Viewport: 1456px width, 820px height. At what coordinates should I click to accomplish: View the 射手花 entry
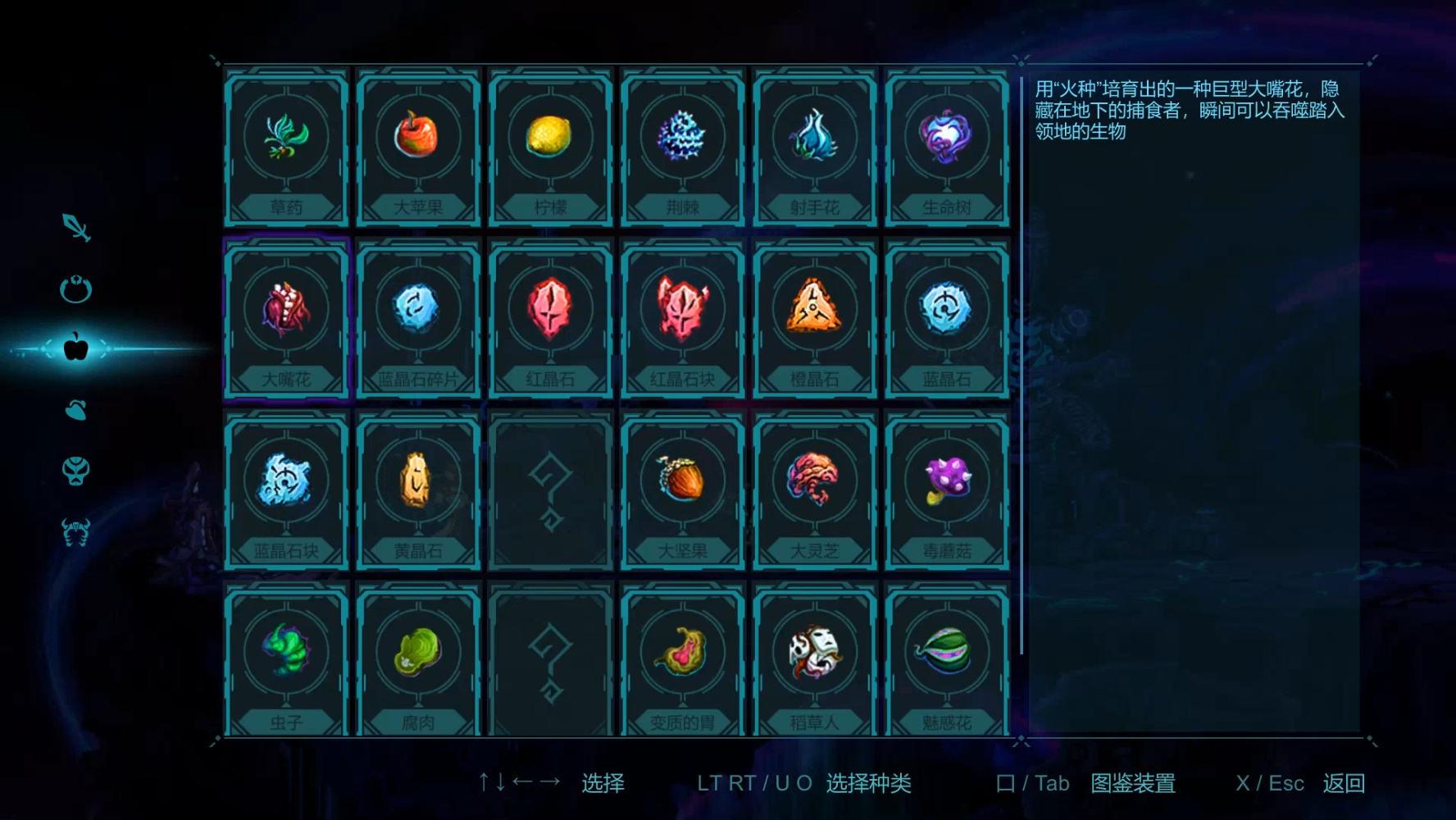(814, 146)
